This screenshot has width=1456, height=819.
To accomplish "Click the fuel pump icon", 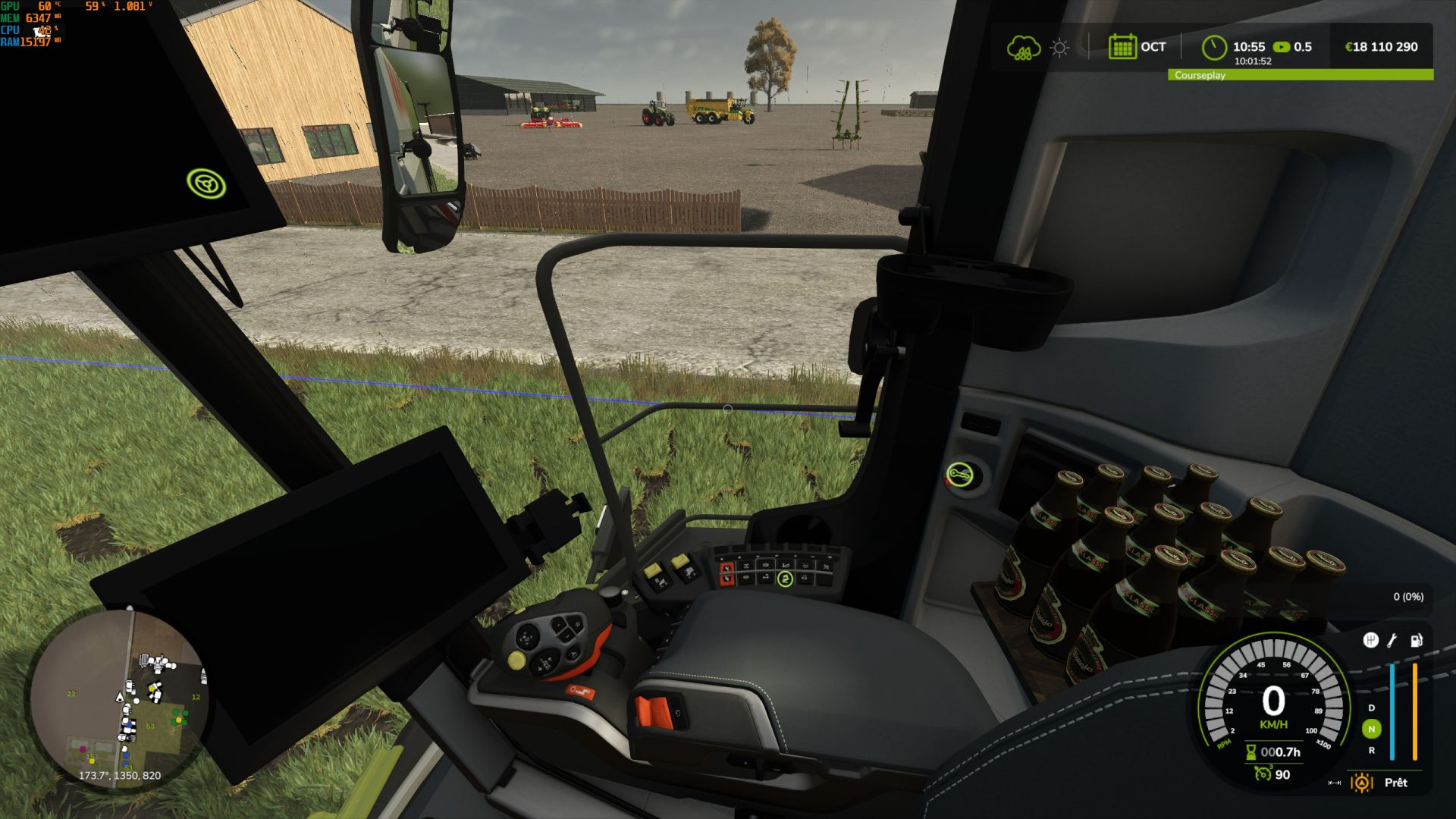I will (1416, 641).
